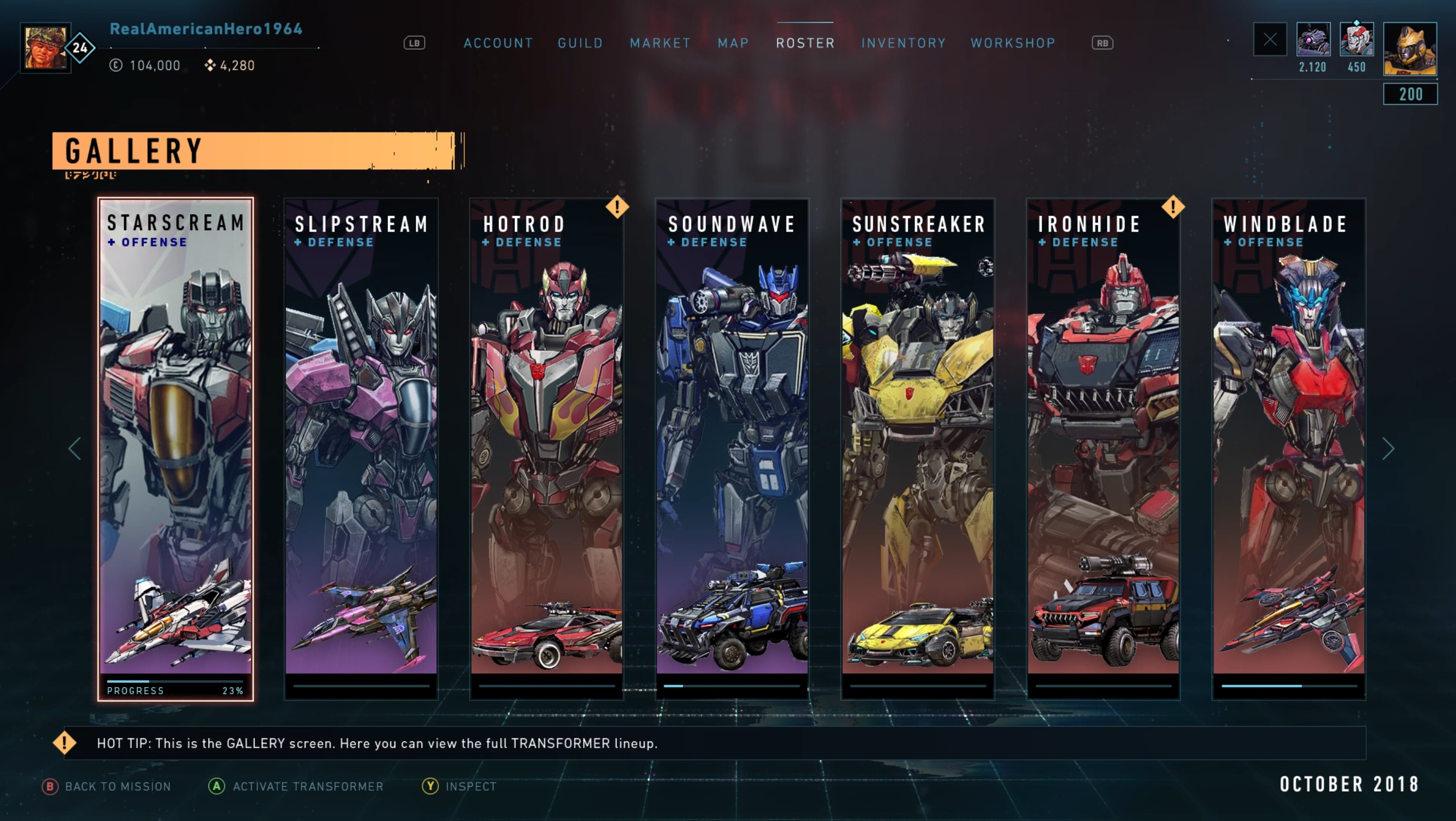
Task: Select the Roster tab
Action: [805, 43]
